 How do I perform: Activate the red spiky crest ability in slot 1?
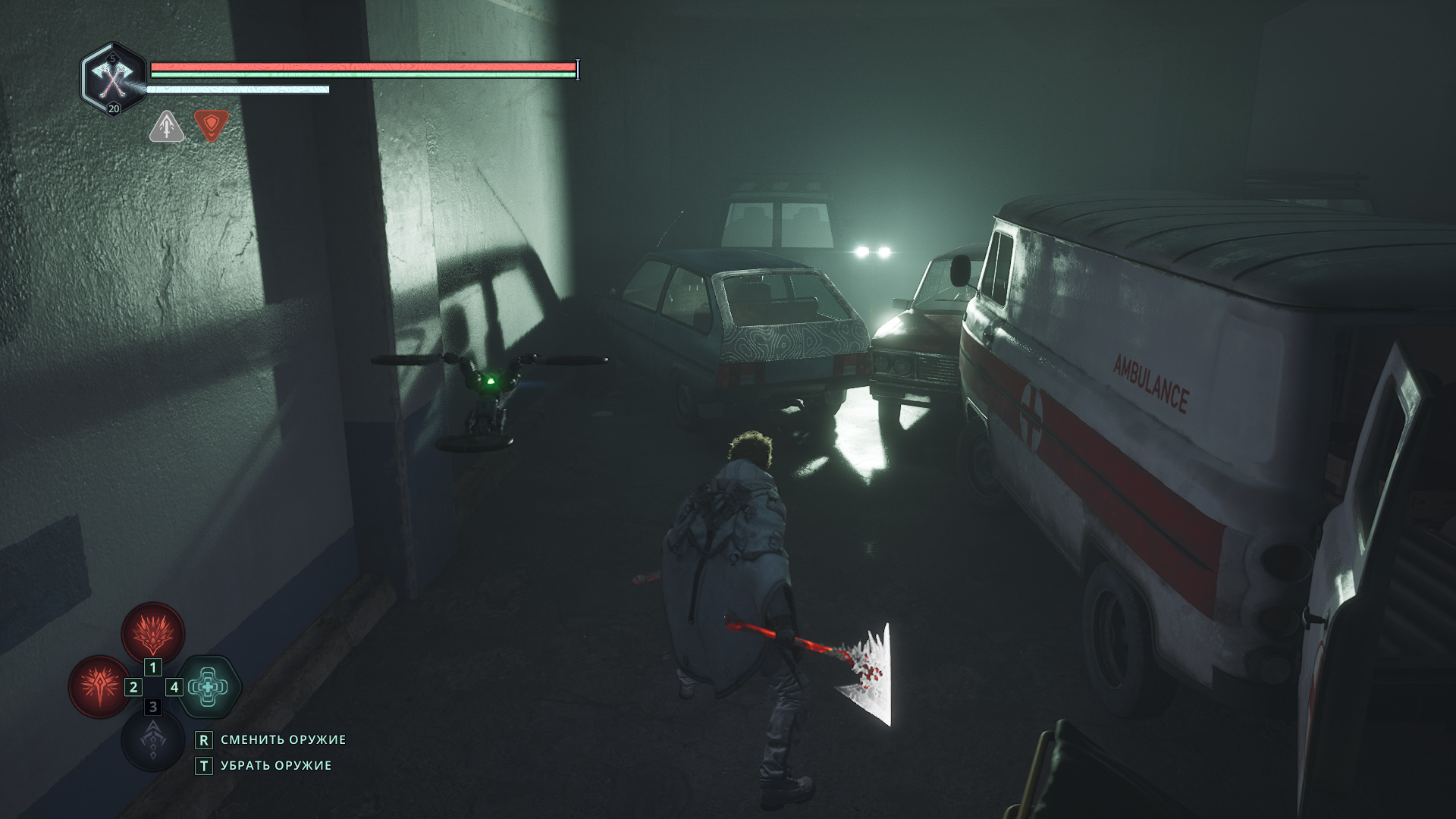tap(153, 632)
